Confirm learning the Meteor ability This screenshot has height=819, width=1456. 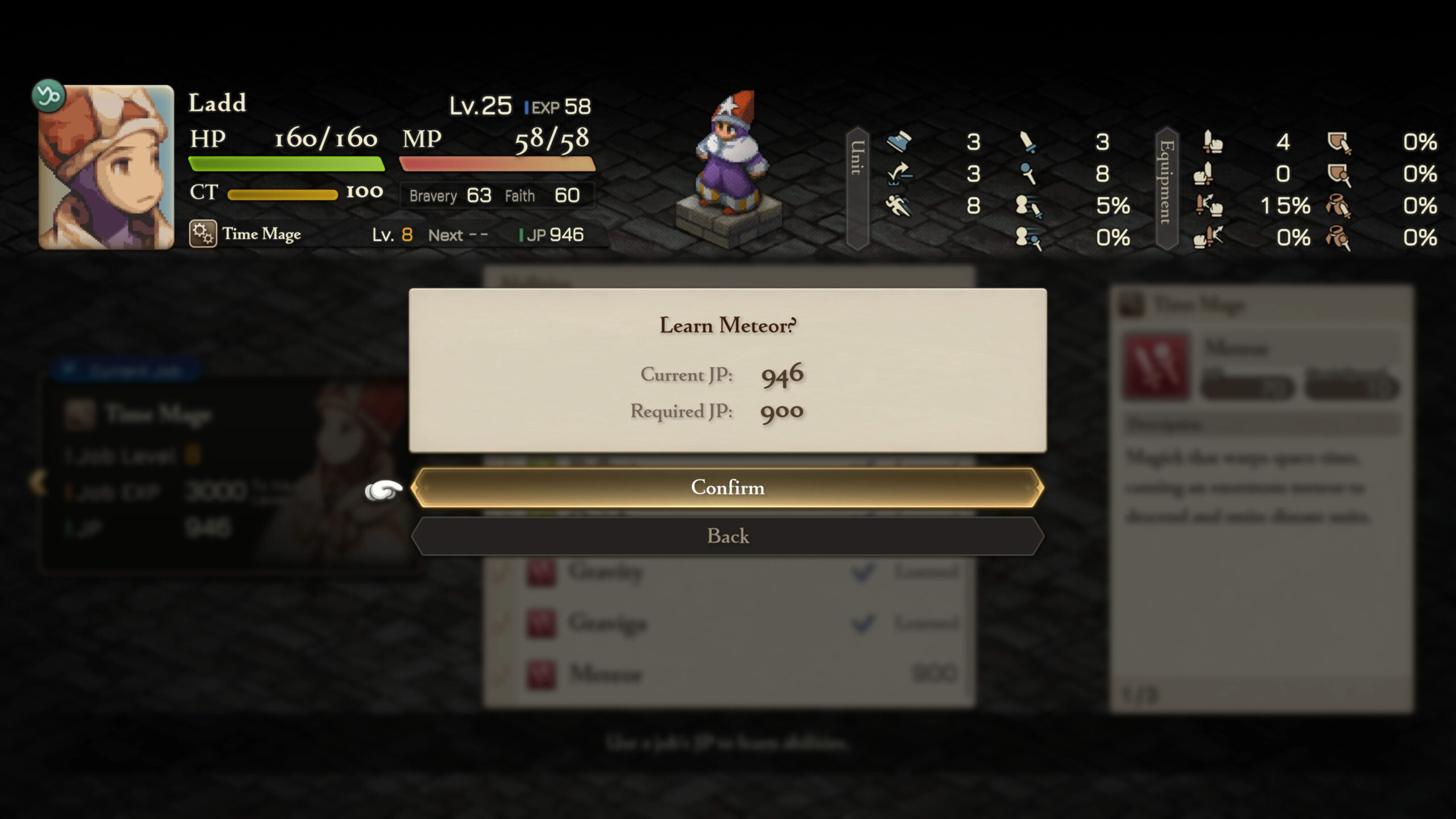727,487
